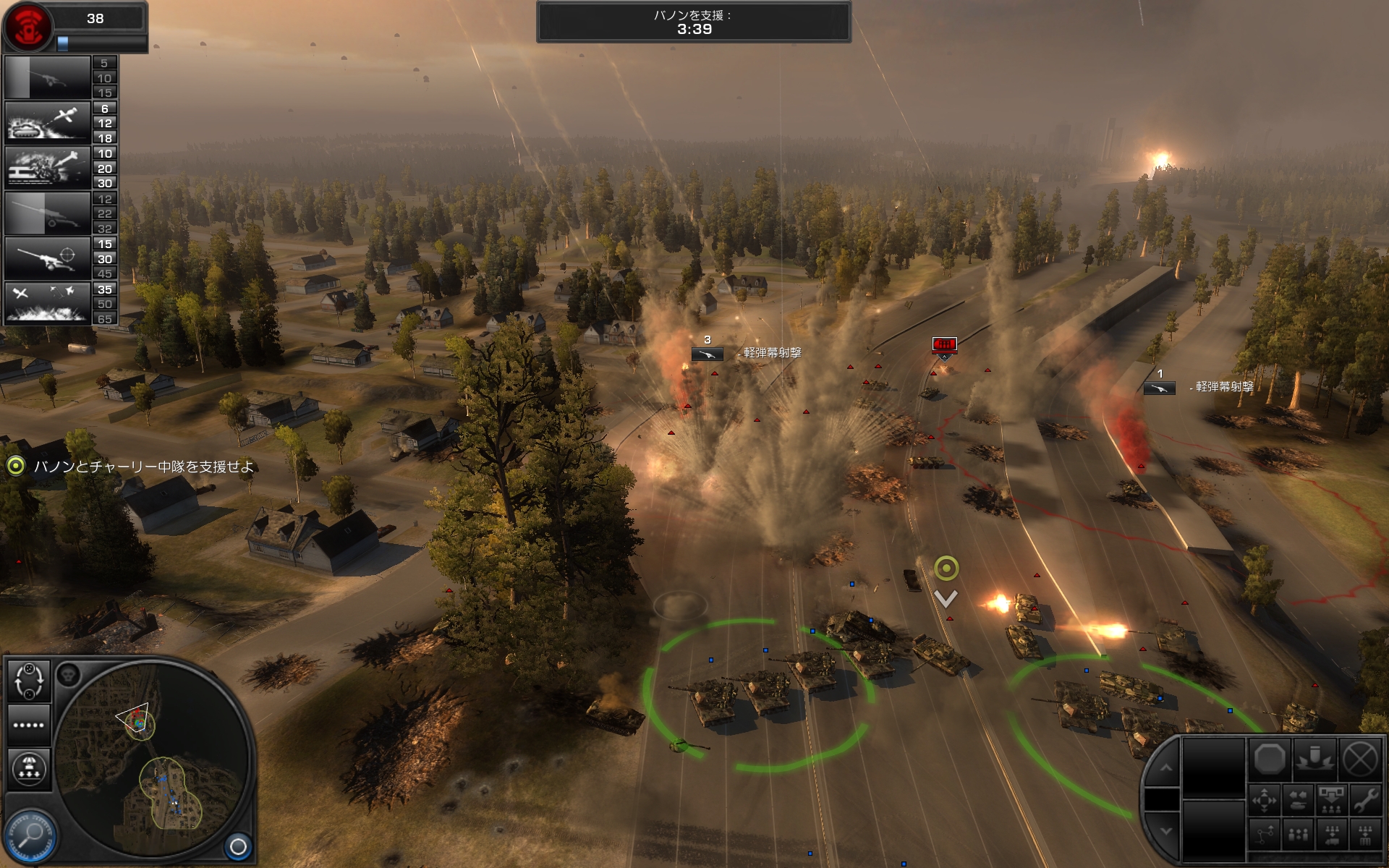This screenshot has height=868, width=1389.
Task: Toggle the rotating unit cycle button
Action: [29, 681]
